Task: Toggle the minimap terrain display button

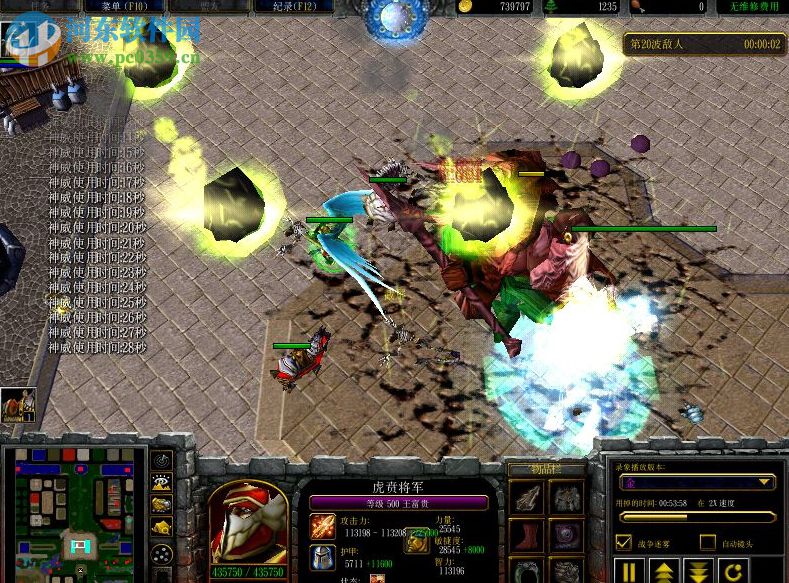Action: [x=161, y=482]
